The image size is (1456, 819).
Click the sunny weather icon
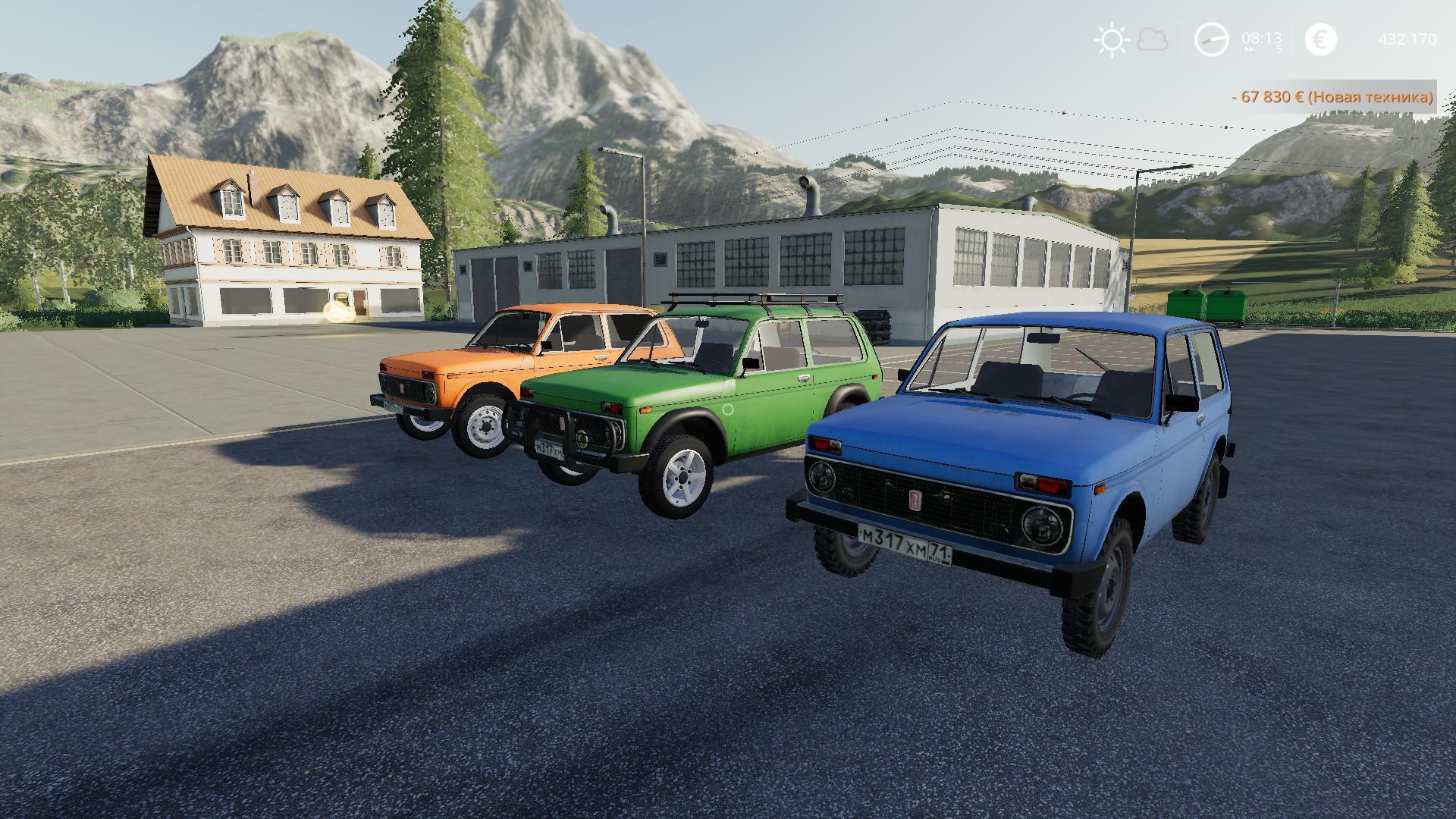[x=1112, y=39]
